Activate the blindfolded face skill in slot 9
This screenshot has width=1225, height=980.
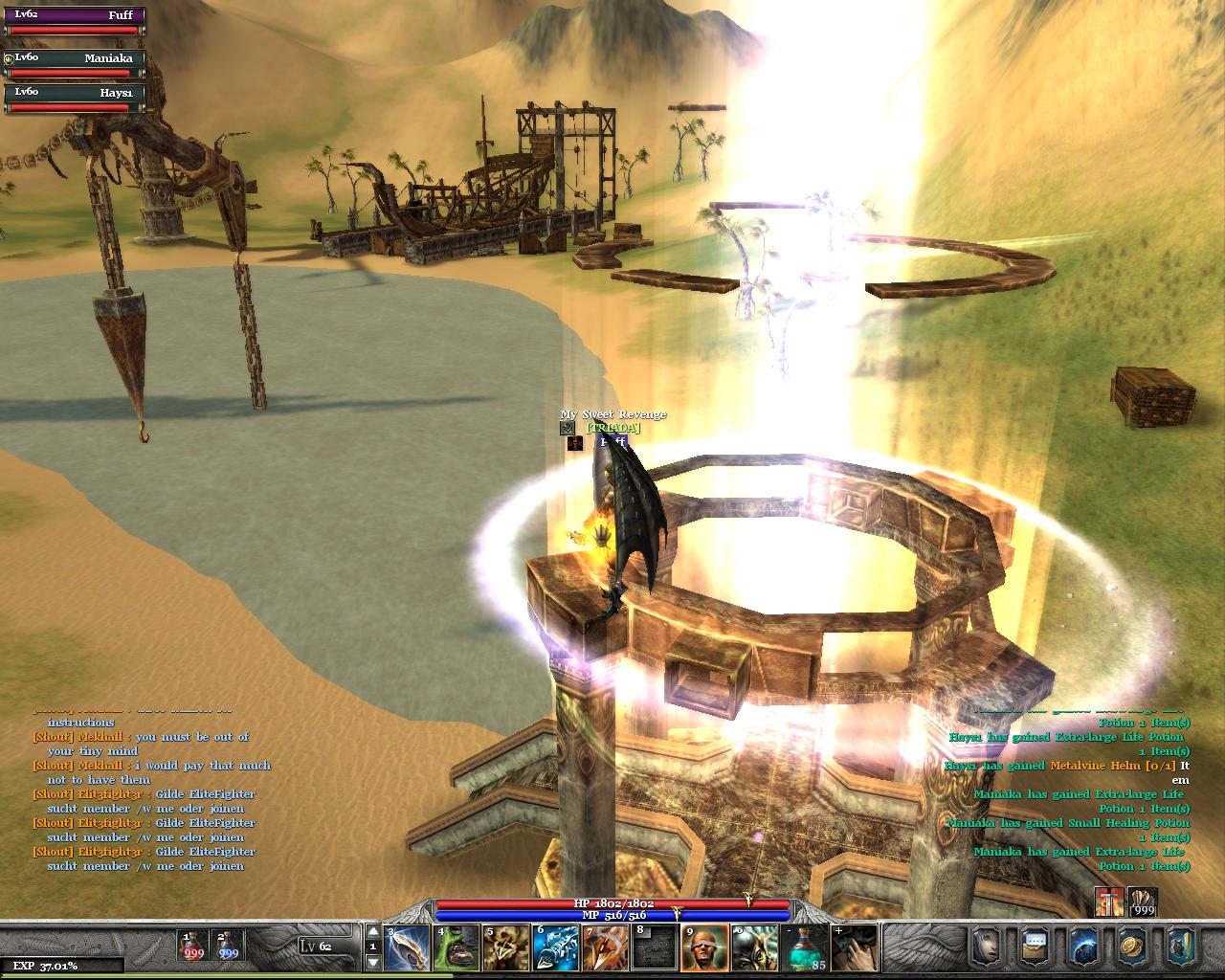click(x=705, y=947)
